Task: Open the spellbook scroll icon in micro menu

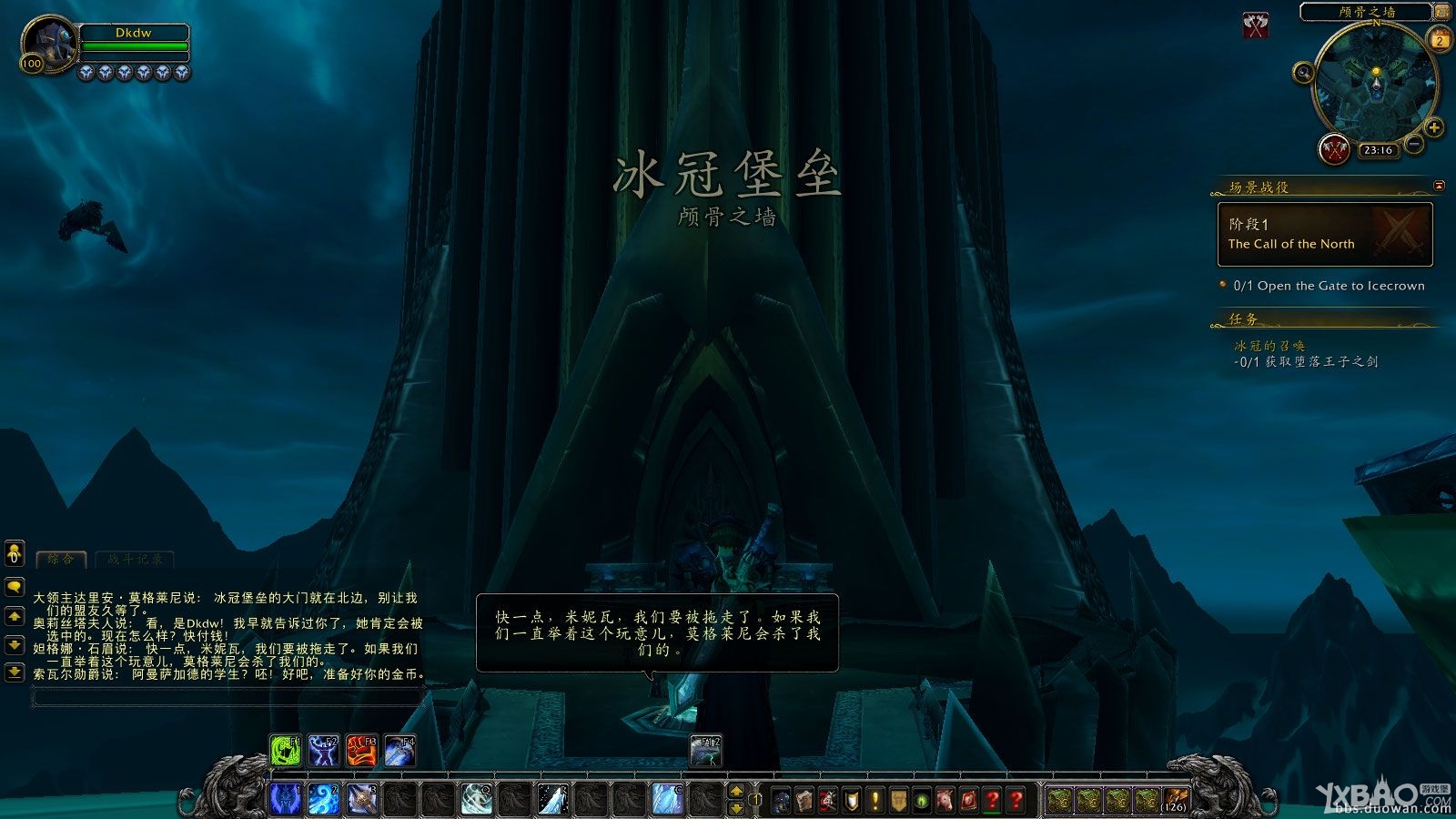Action: 804,800
